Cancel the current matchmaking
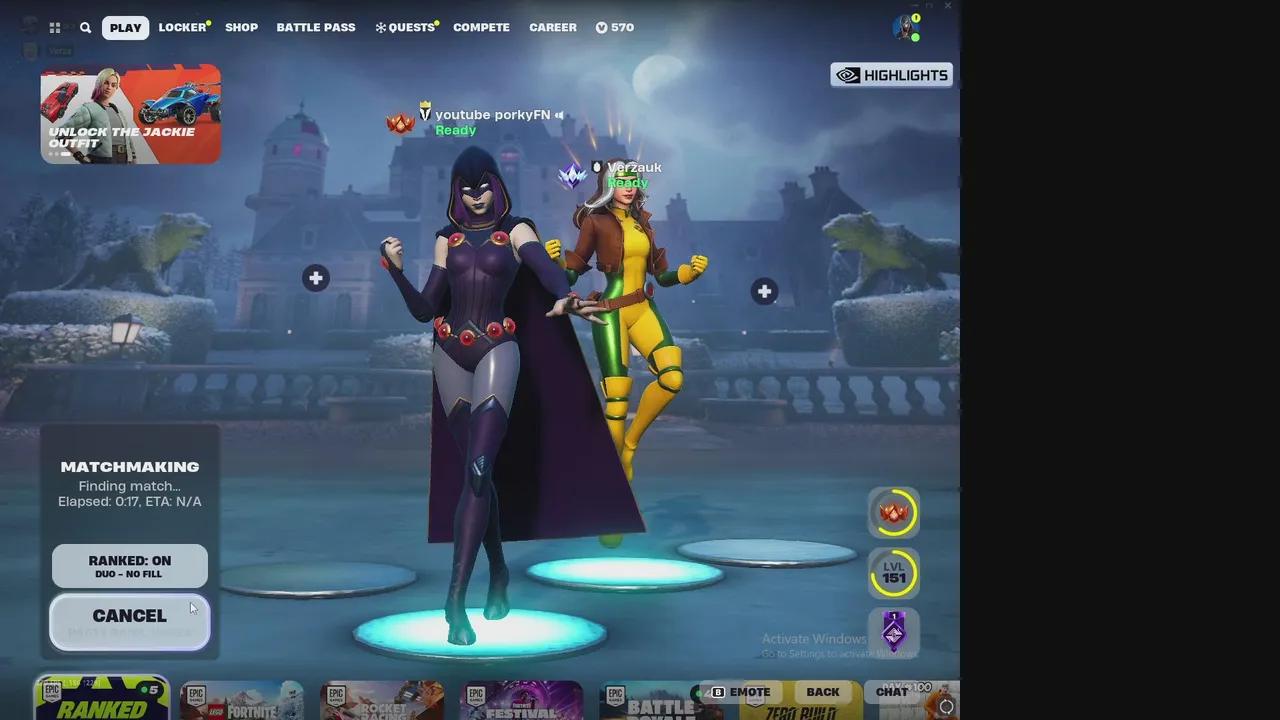 point(129,615)
